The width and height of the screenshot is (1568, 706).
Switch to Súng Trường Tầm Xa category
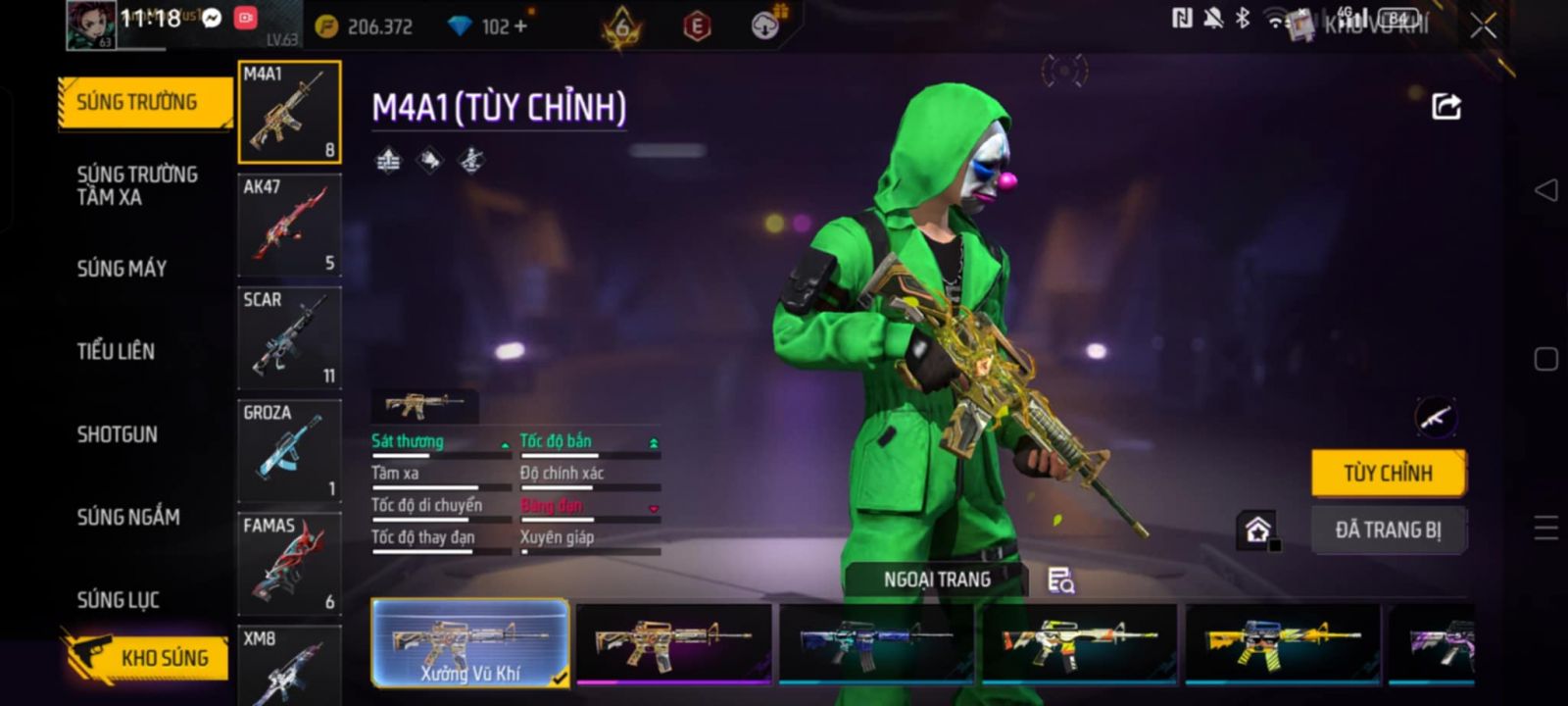(x=137, y=185)
